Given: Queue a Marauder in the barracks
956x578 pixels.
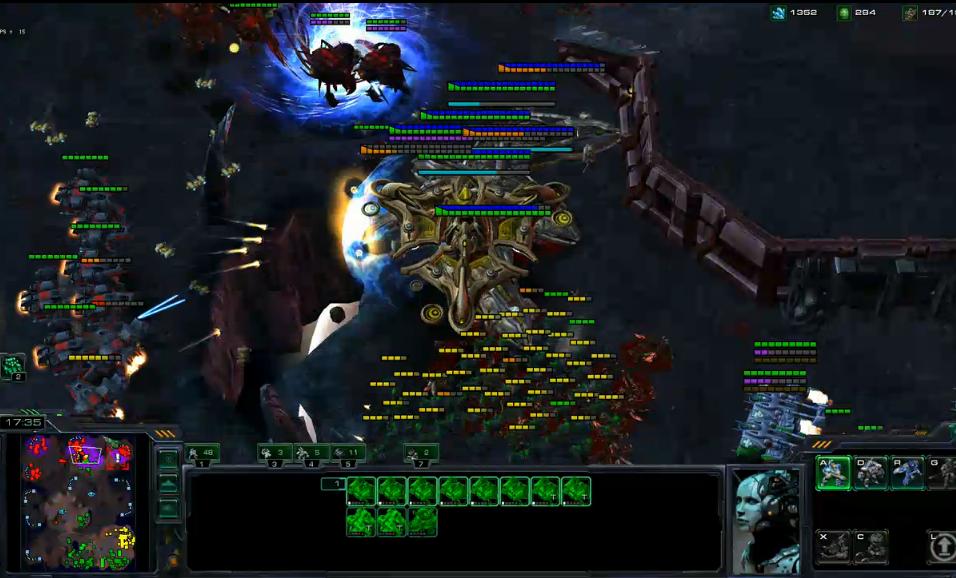Looking at the screenshot, I should 870,472.
